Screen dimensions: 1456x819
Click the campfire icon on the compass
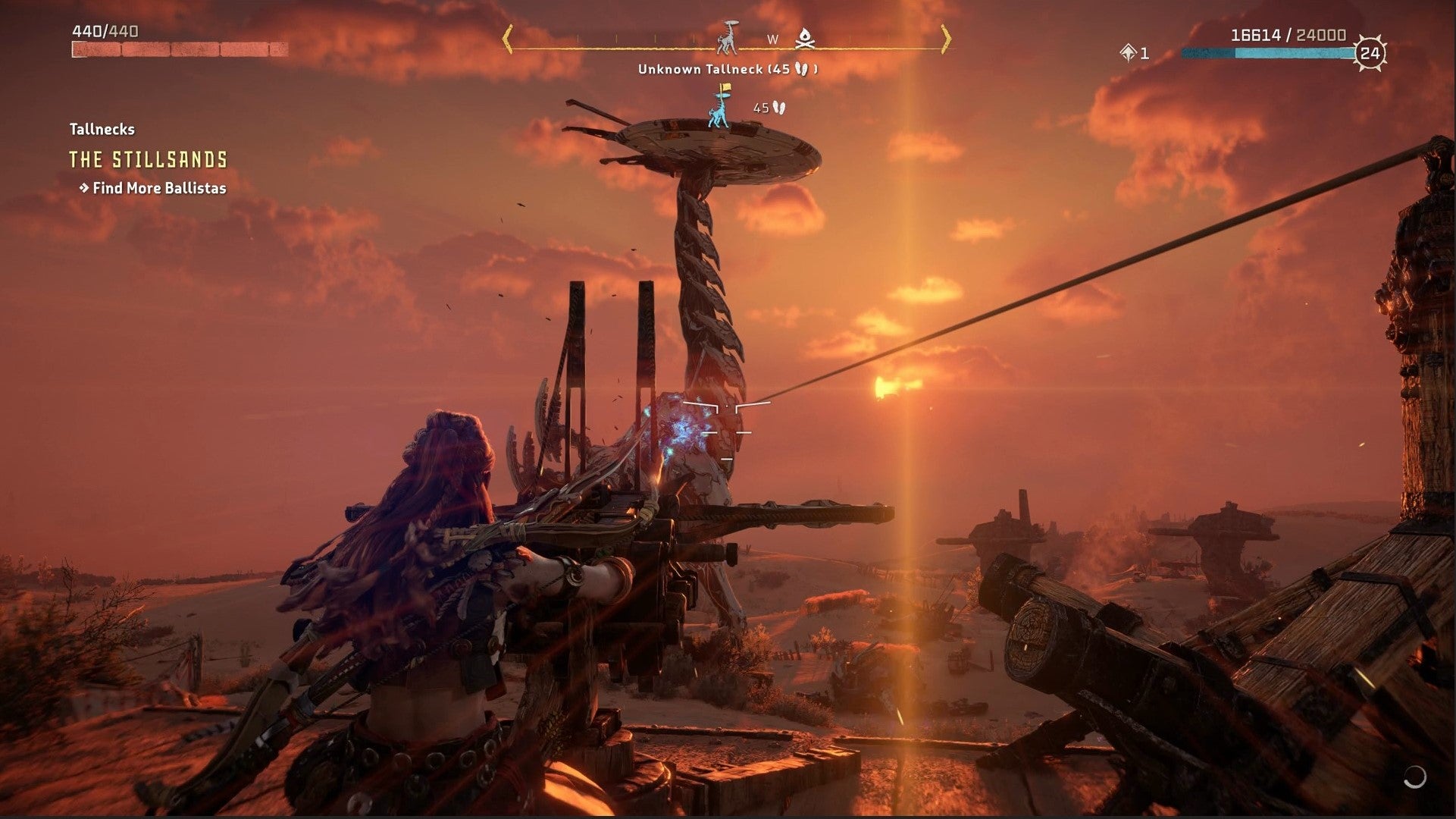click(x=803, y=37)
